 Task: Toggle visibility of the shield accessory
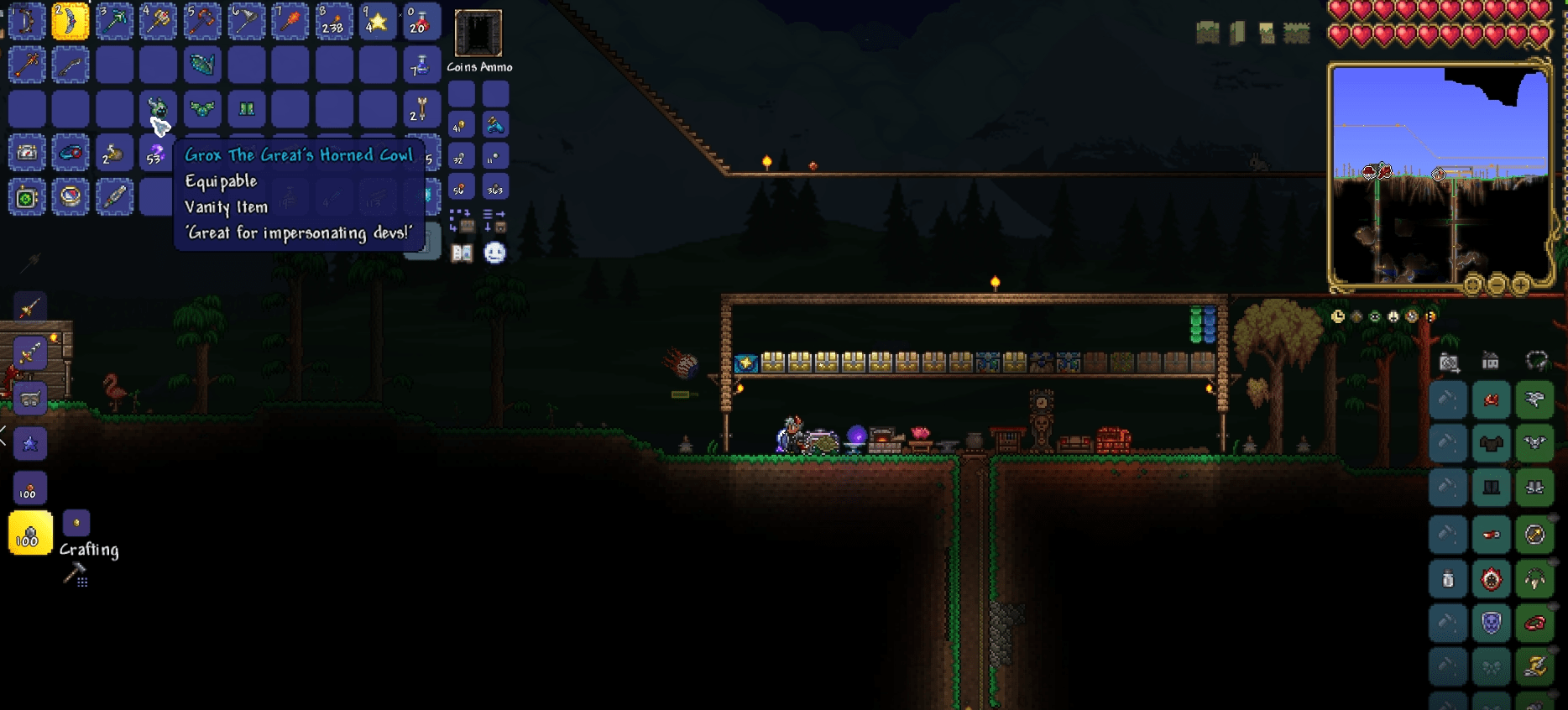pyautogui.click(x=1555, y=603)
